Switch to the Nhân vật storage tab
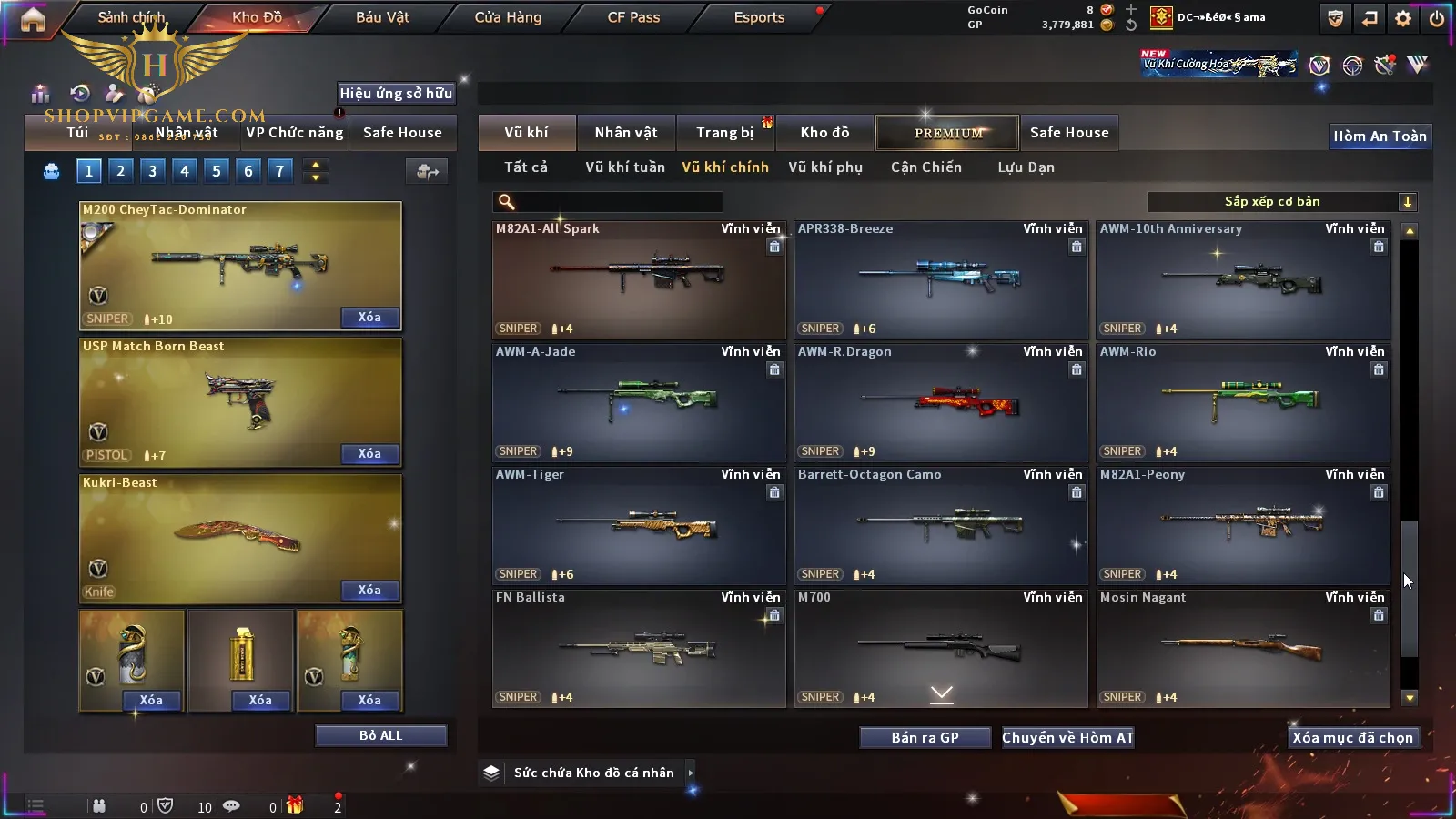The width and height of the screenshot is (1456, 819). click(x=626, y=133)
